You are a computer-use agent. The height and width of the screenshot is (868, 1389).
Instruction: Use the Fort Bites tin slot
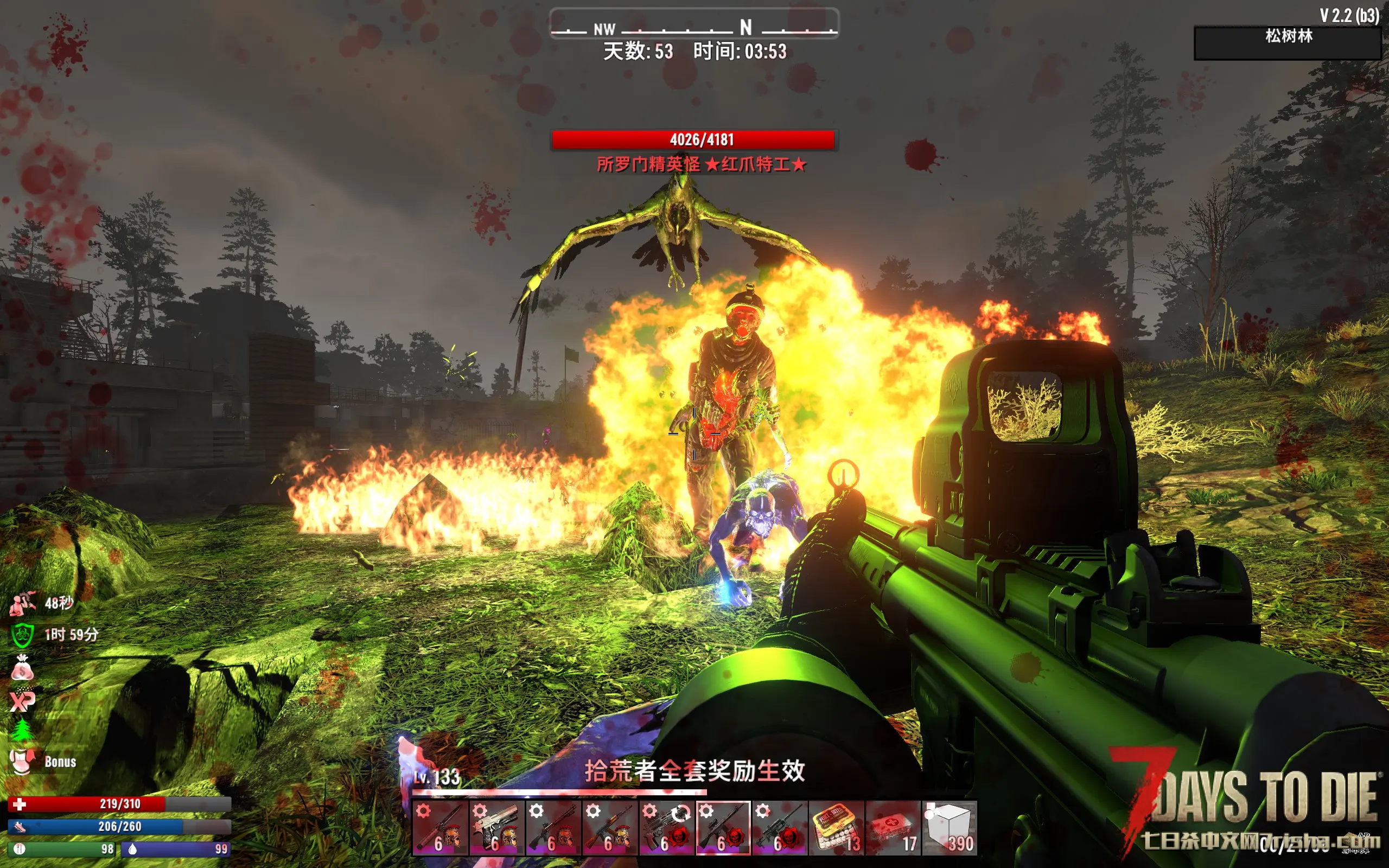point(836,828)
